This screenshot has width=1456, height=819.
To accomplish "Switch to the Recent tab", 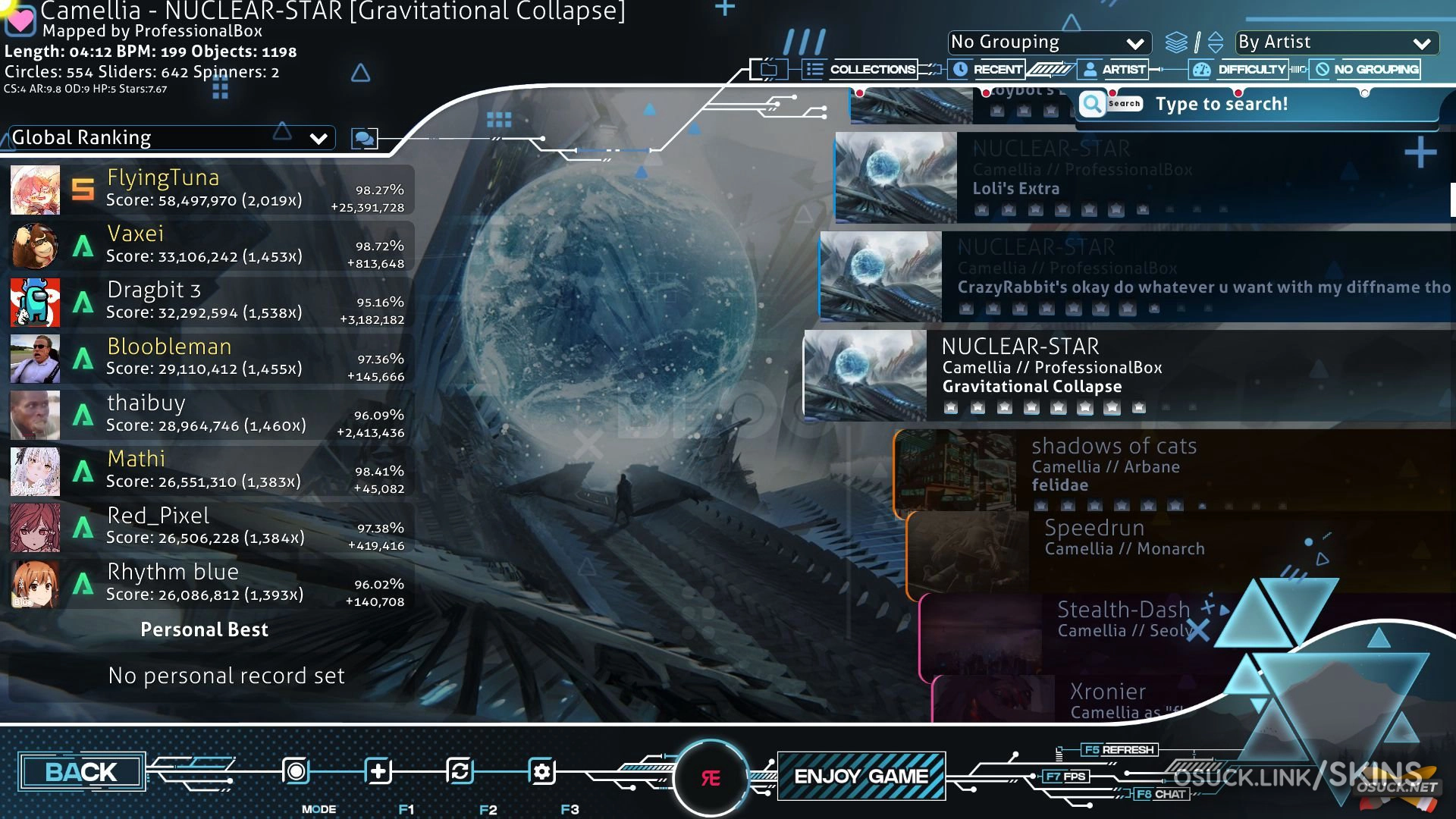I will (x=987, y=70).
